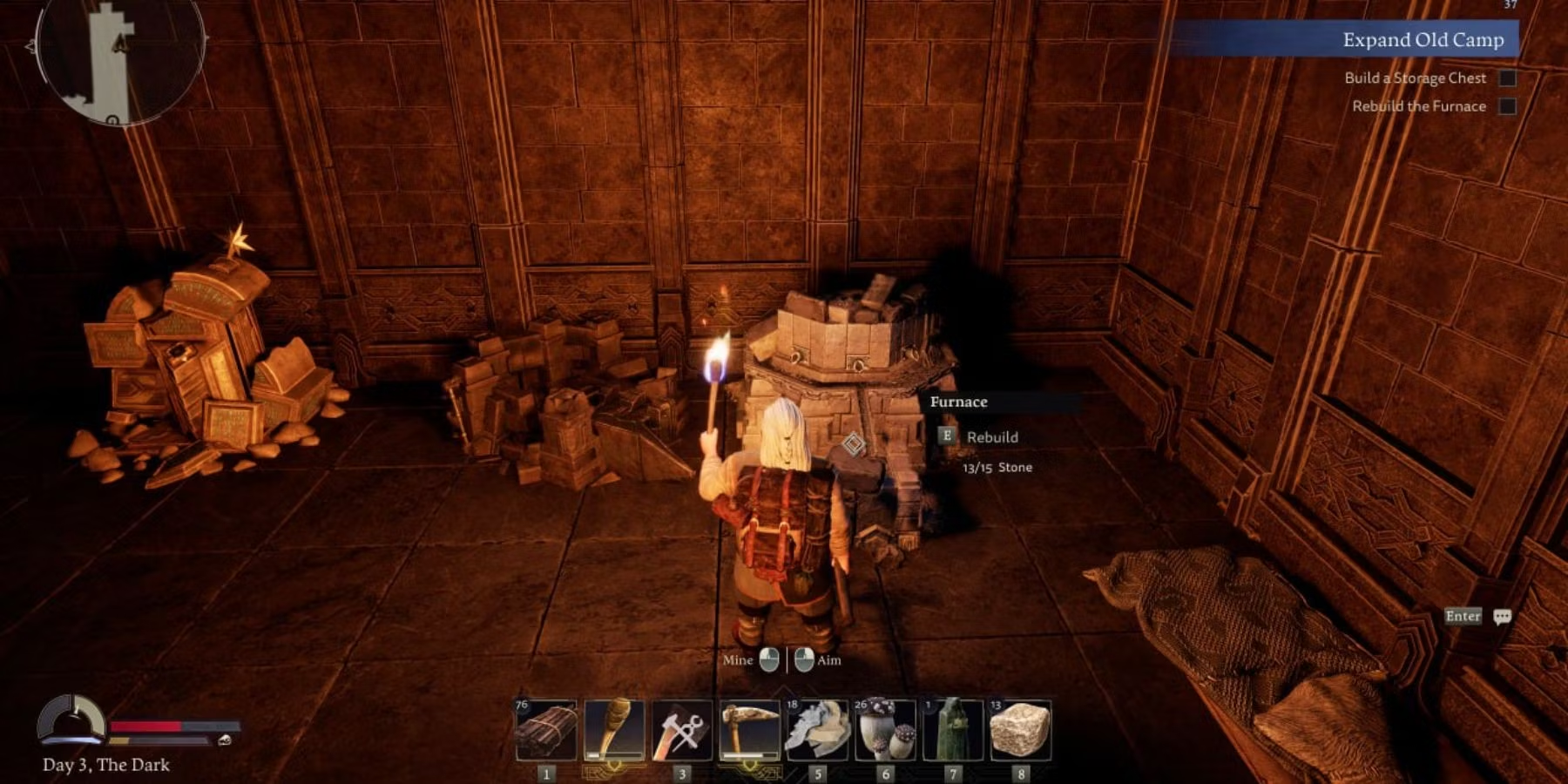Tick the Rebuild the Furnace objective checkbox
The image size is (1568, 784).
1507,106
